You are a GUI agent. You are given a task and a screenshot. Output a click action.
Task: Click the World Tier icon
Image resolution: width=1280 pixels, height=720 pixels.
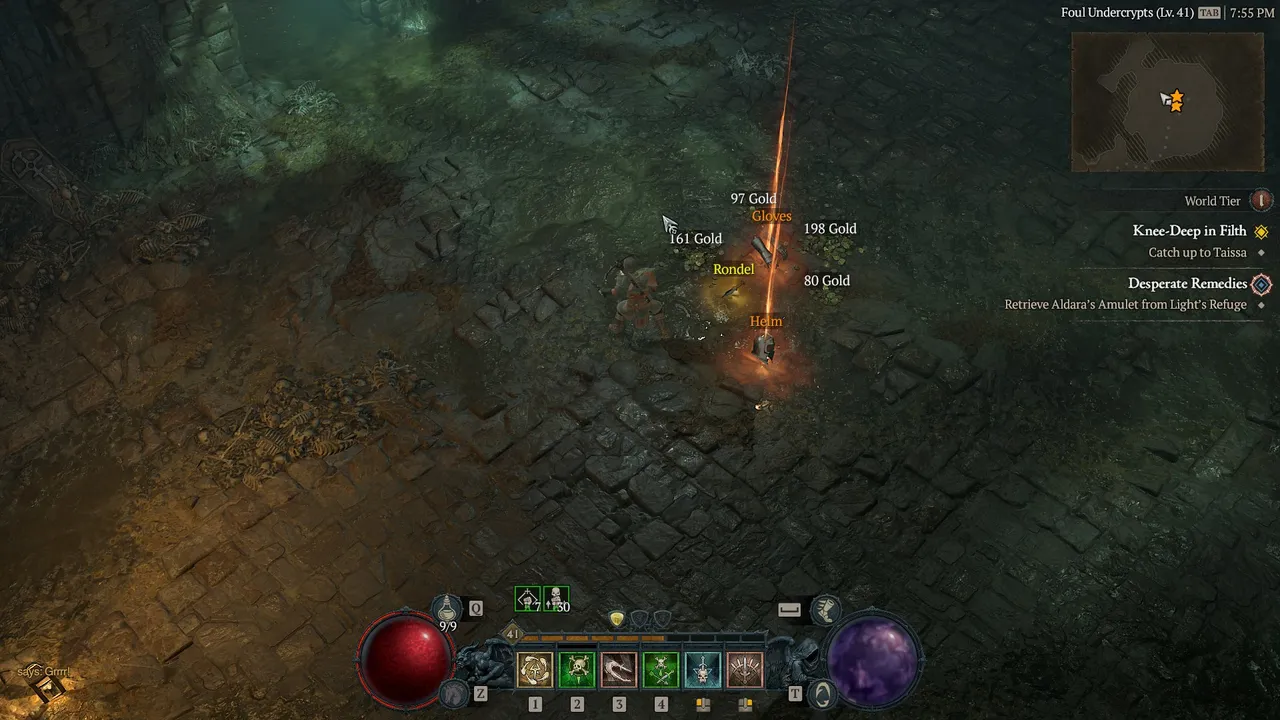pos(1261,201)
